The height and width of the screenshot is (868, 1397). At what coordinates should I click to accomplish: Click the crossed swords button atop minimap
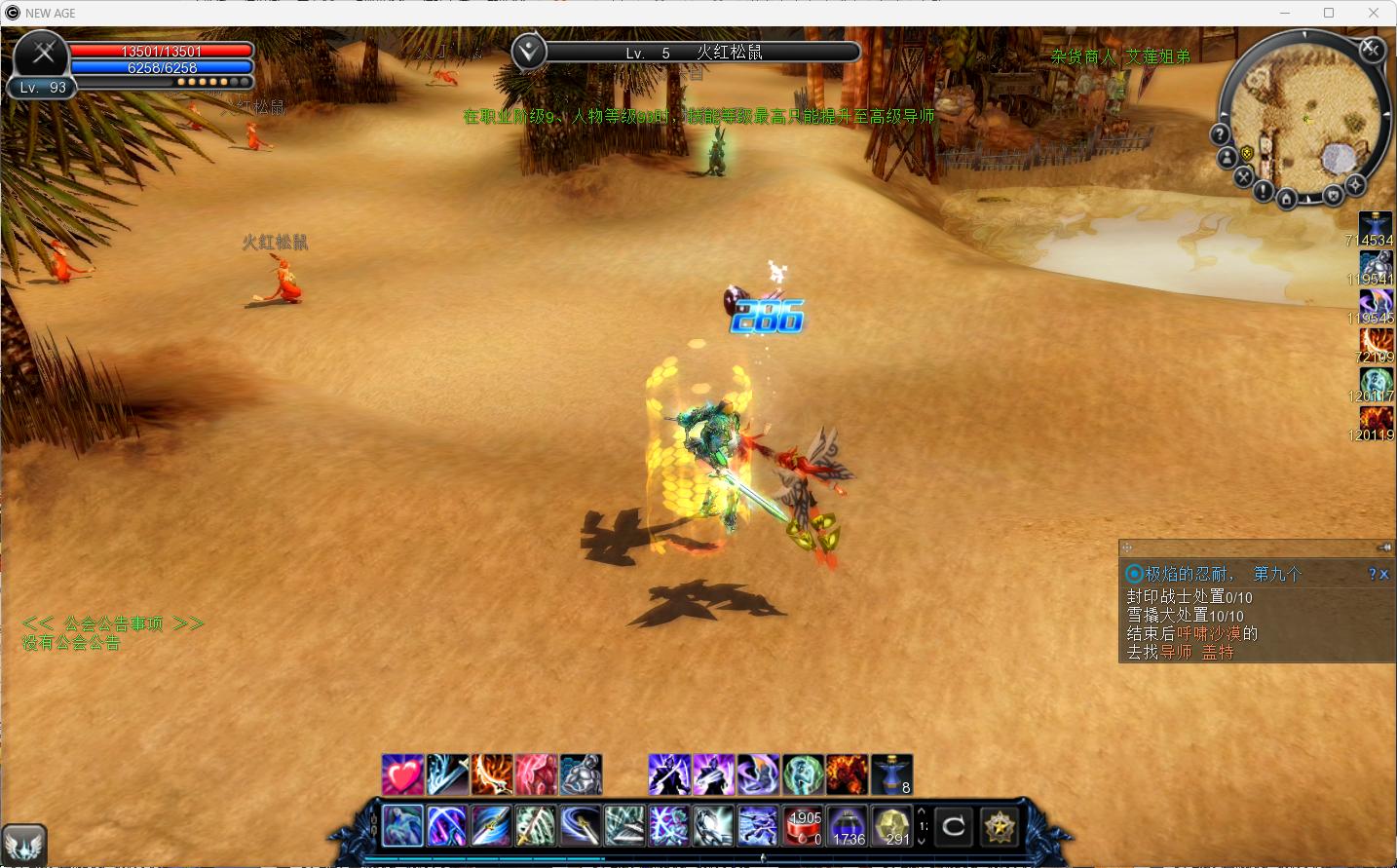[x=1372, y=49]
